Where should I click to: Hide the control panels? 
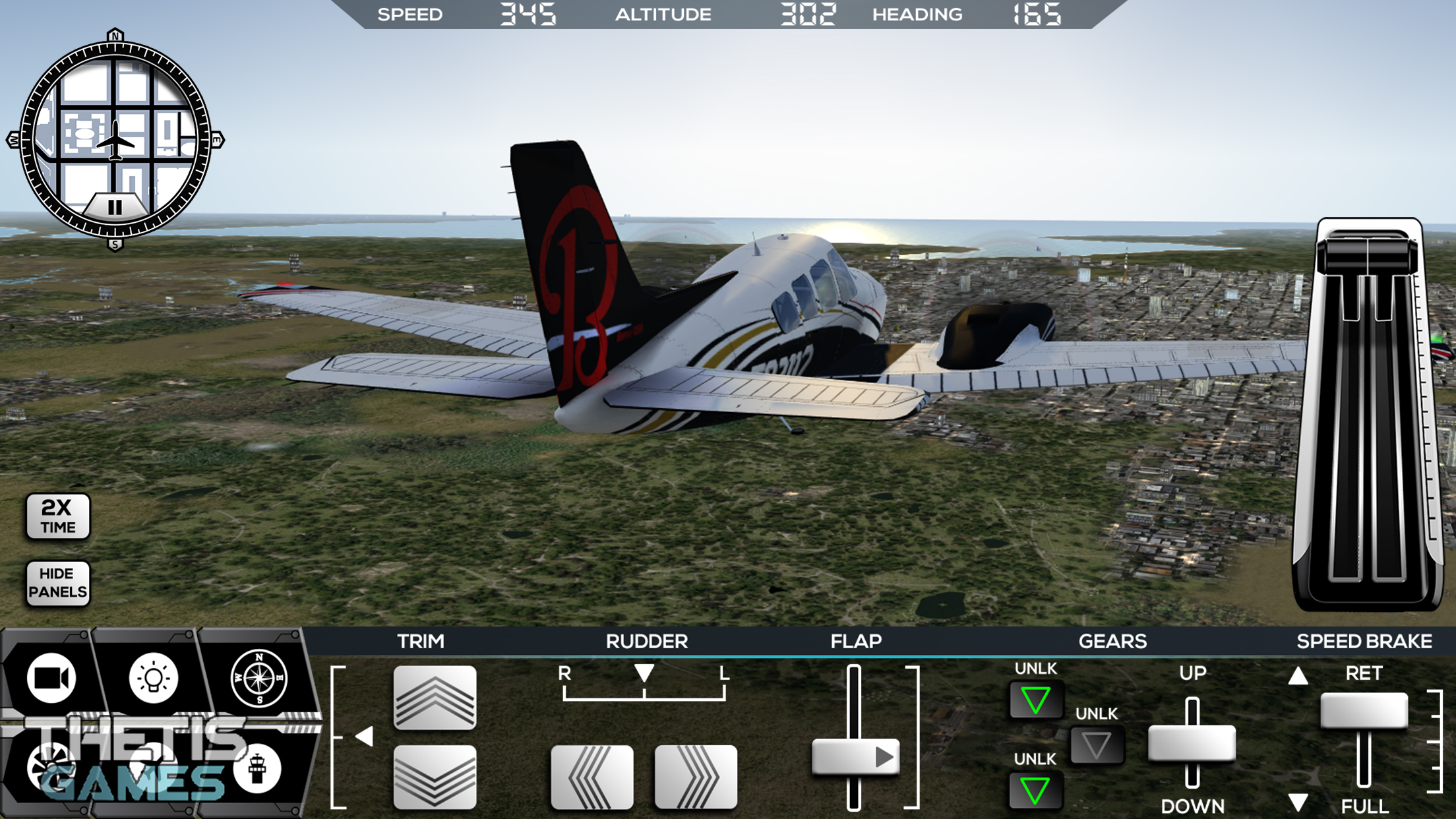(58, 583)
